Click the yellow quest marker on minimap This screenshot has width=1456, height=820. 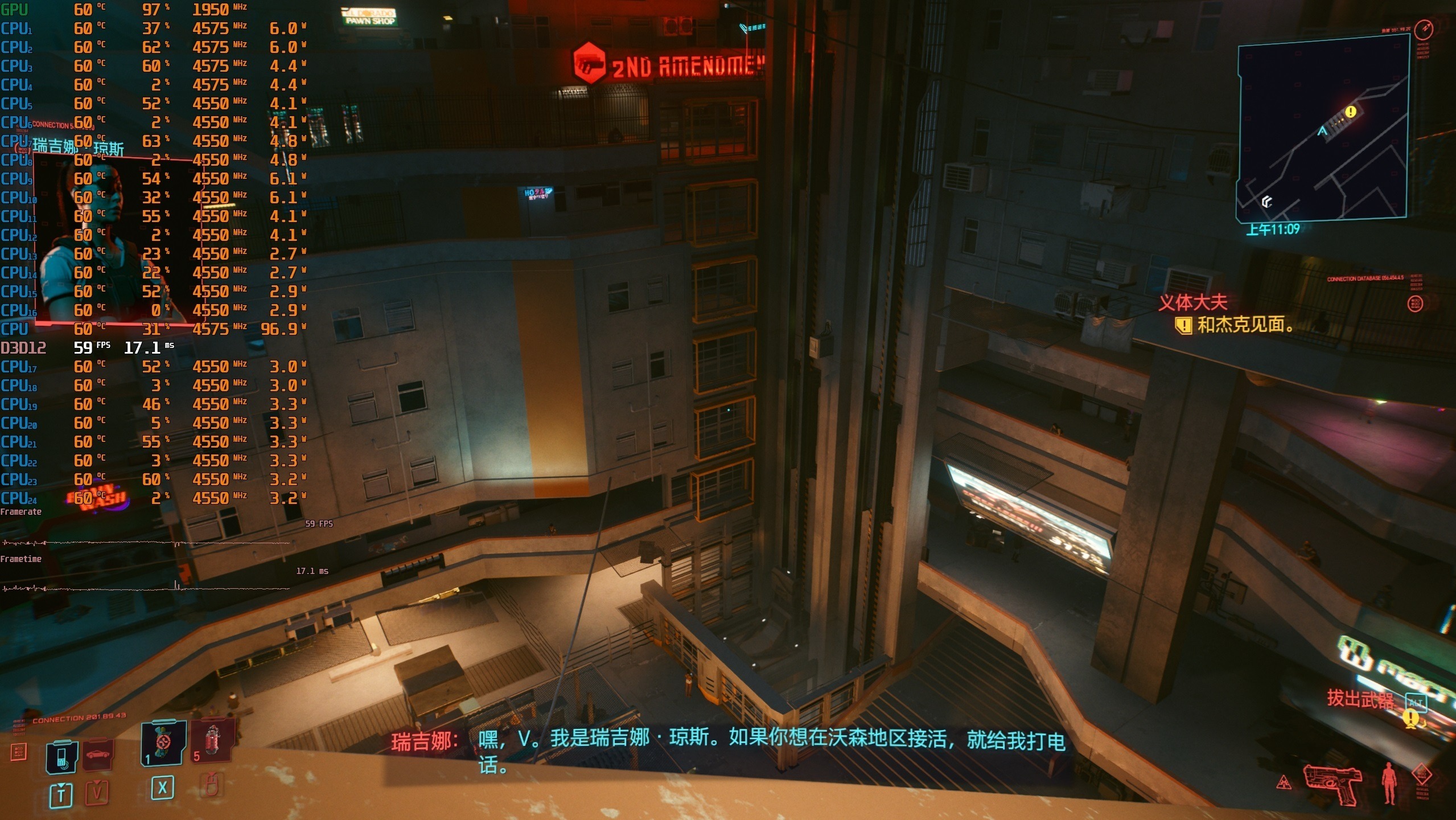tap(1350, 112)
